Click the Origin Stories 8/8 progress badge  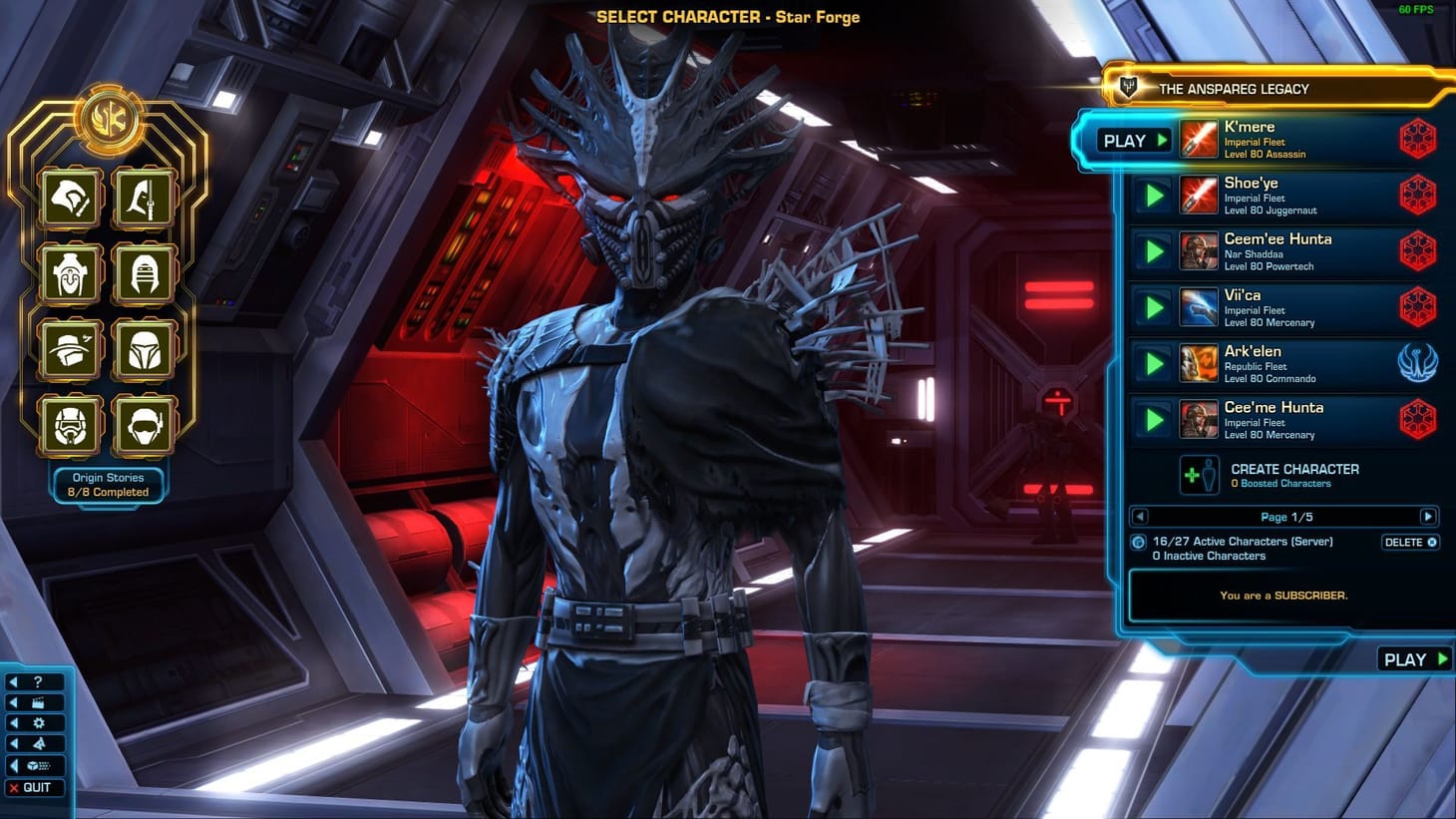click(108, 485)
